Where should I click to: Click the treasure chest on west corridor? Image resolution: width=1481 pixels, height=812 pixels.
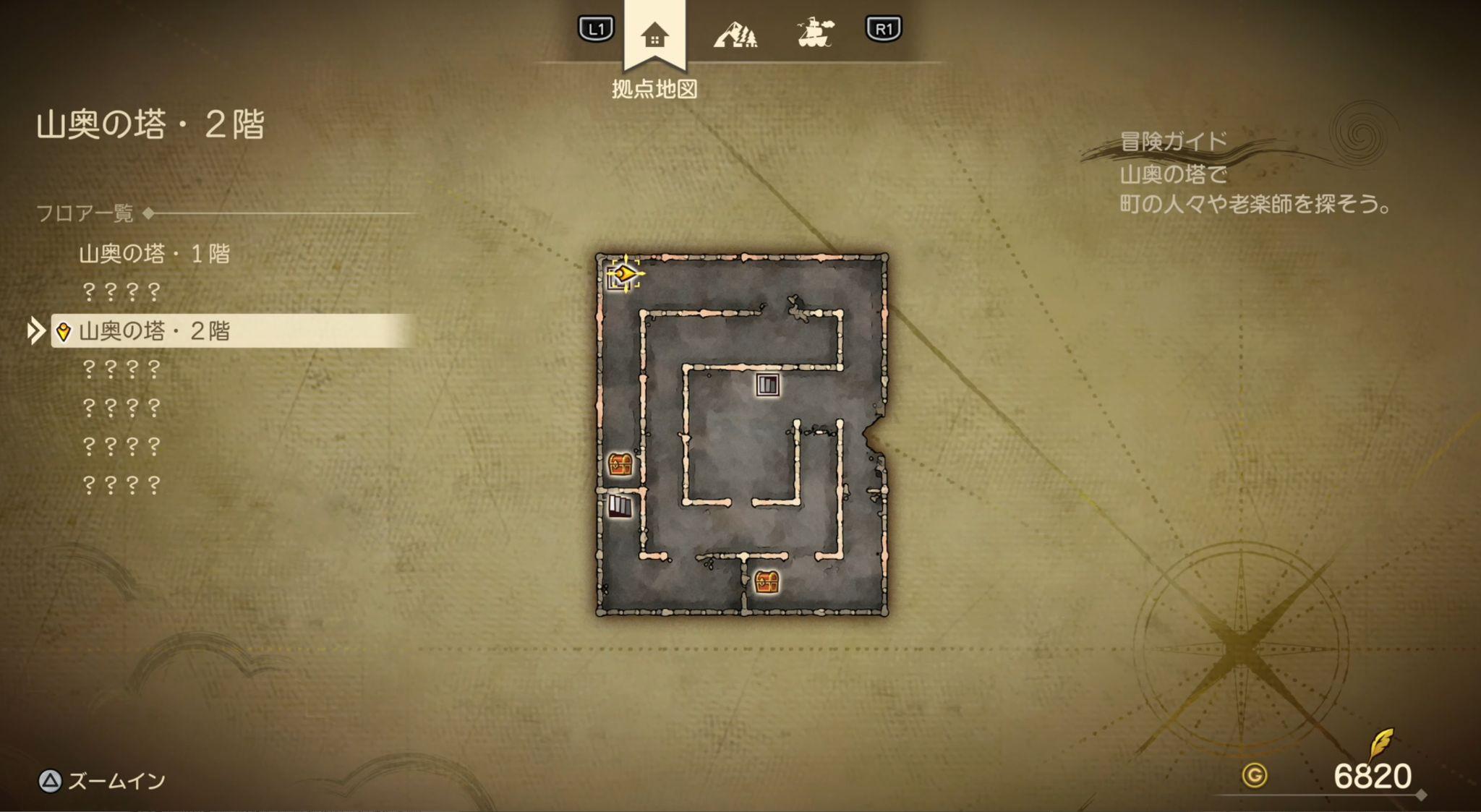click(x=620, y=464)
